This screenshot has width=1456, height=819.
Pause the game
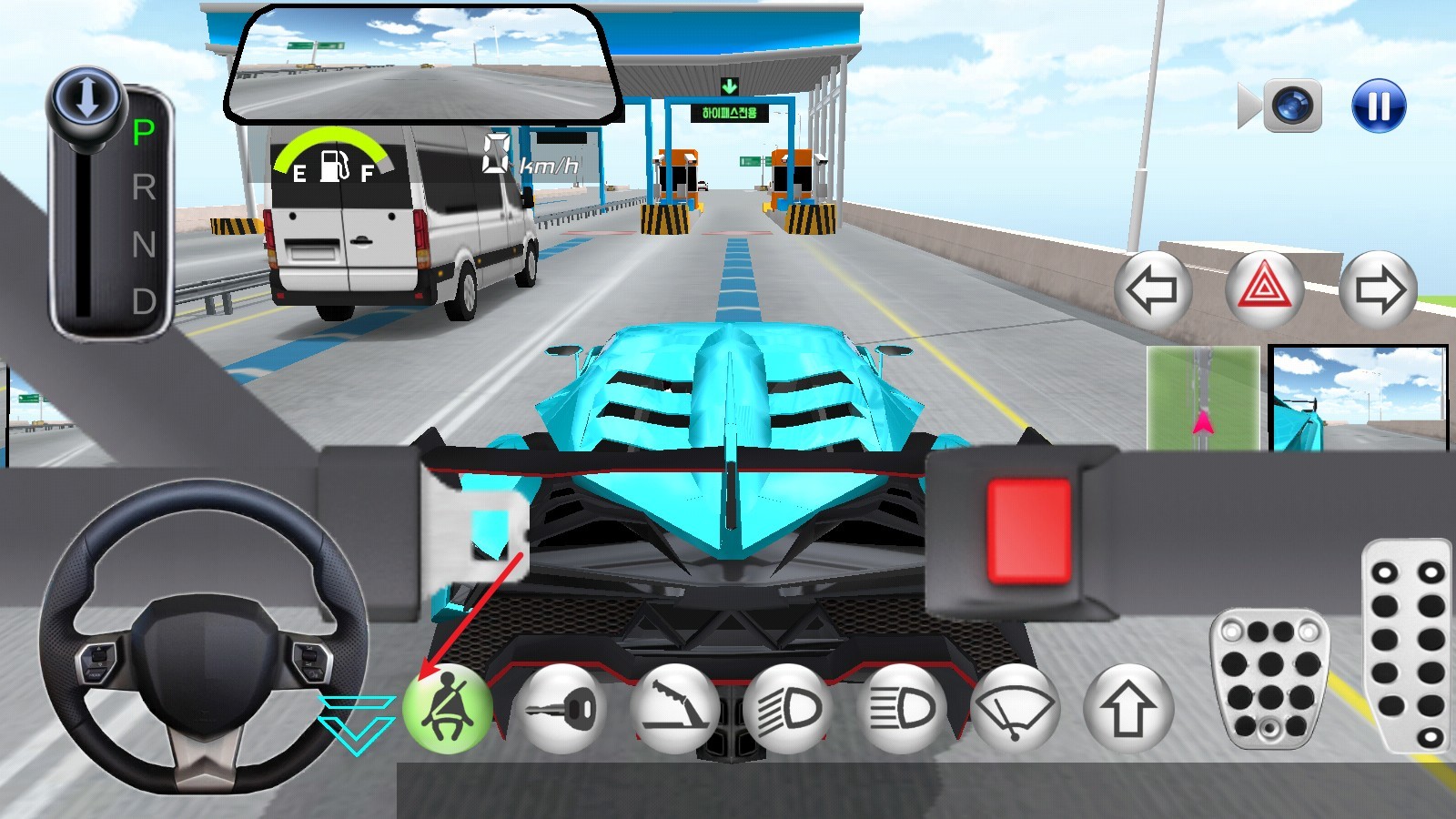pos(1379,106)
